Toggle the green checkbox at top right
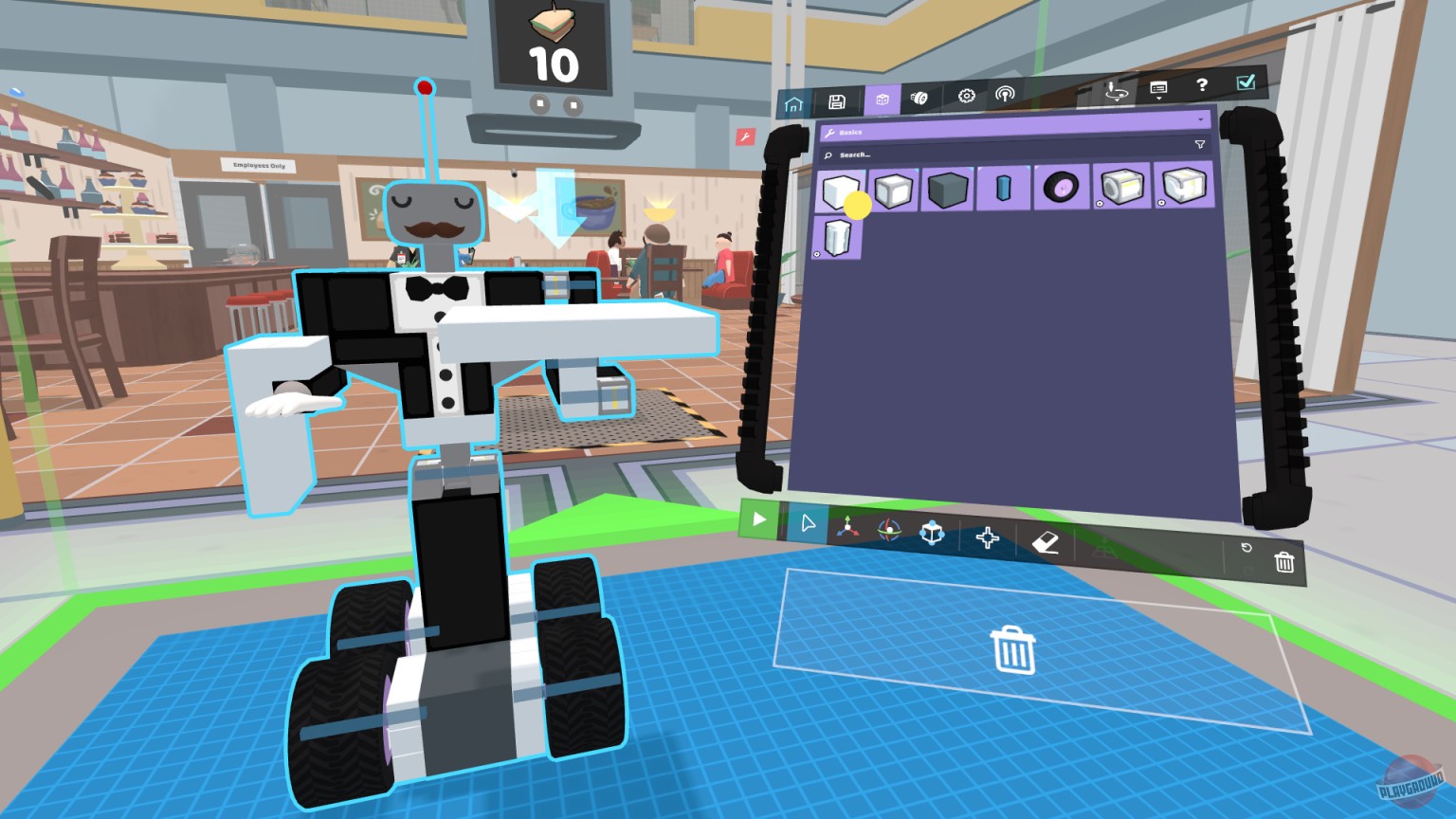 coord(1247,84)
